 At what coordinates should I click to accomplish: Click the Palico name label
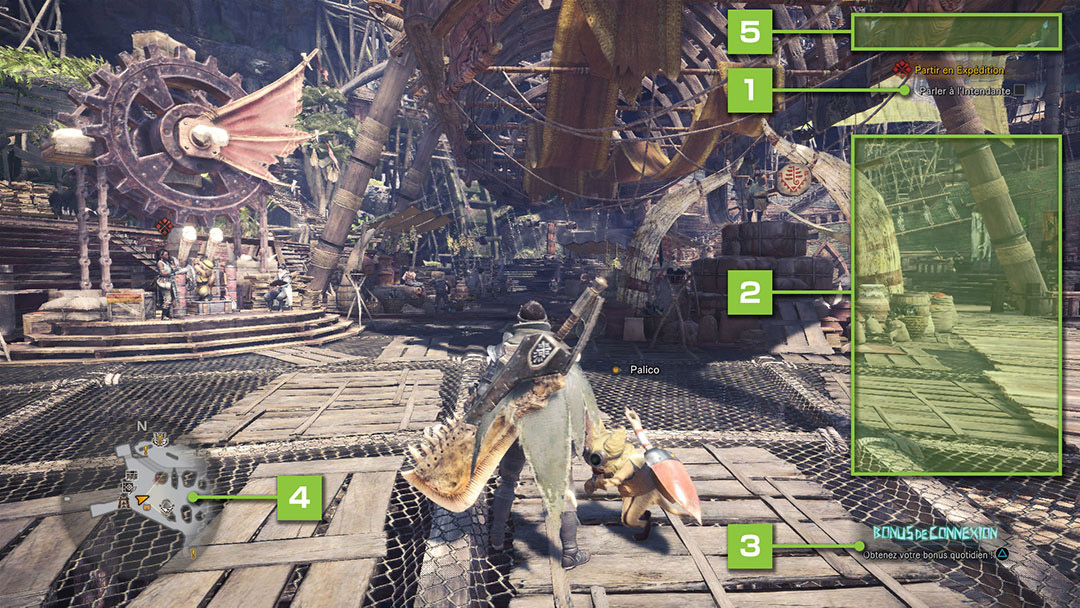(643, 370)
